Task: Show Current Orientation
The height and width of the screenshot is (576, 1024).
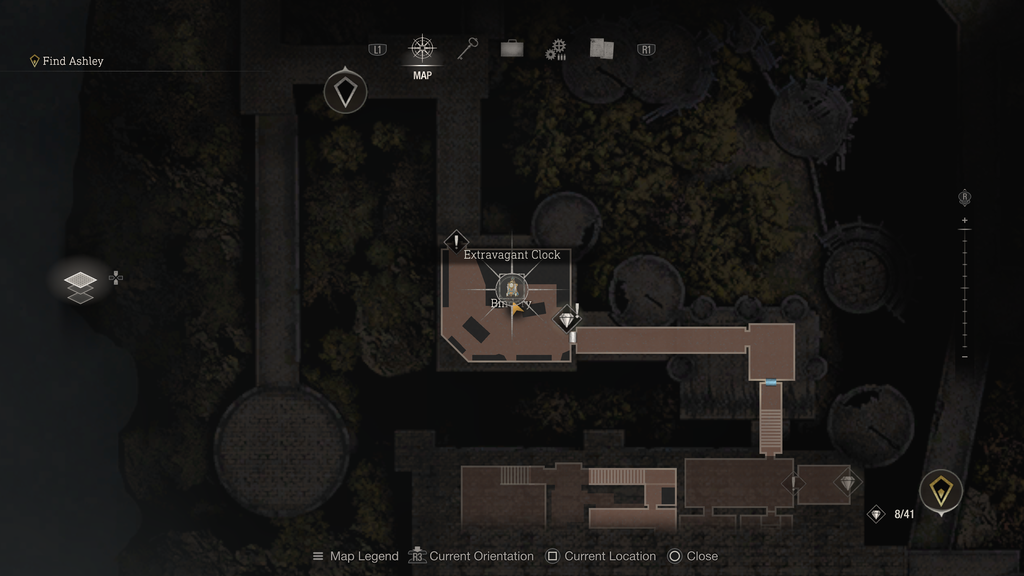Action: pyautogui.click(x=475, y=556)
